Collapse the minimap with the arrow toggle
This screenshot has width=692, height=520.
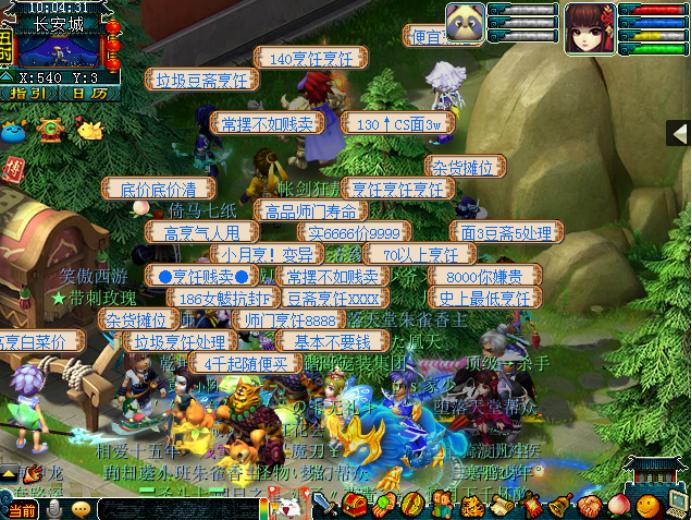pos(7,77)
